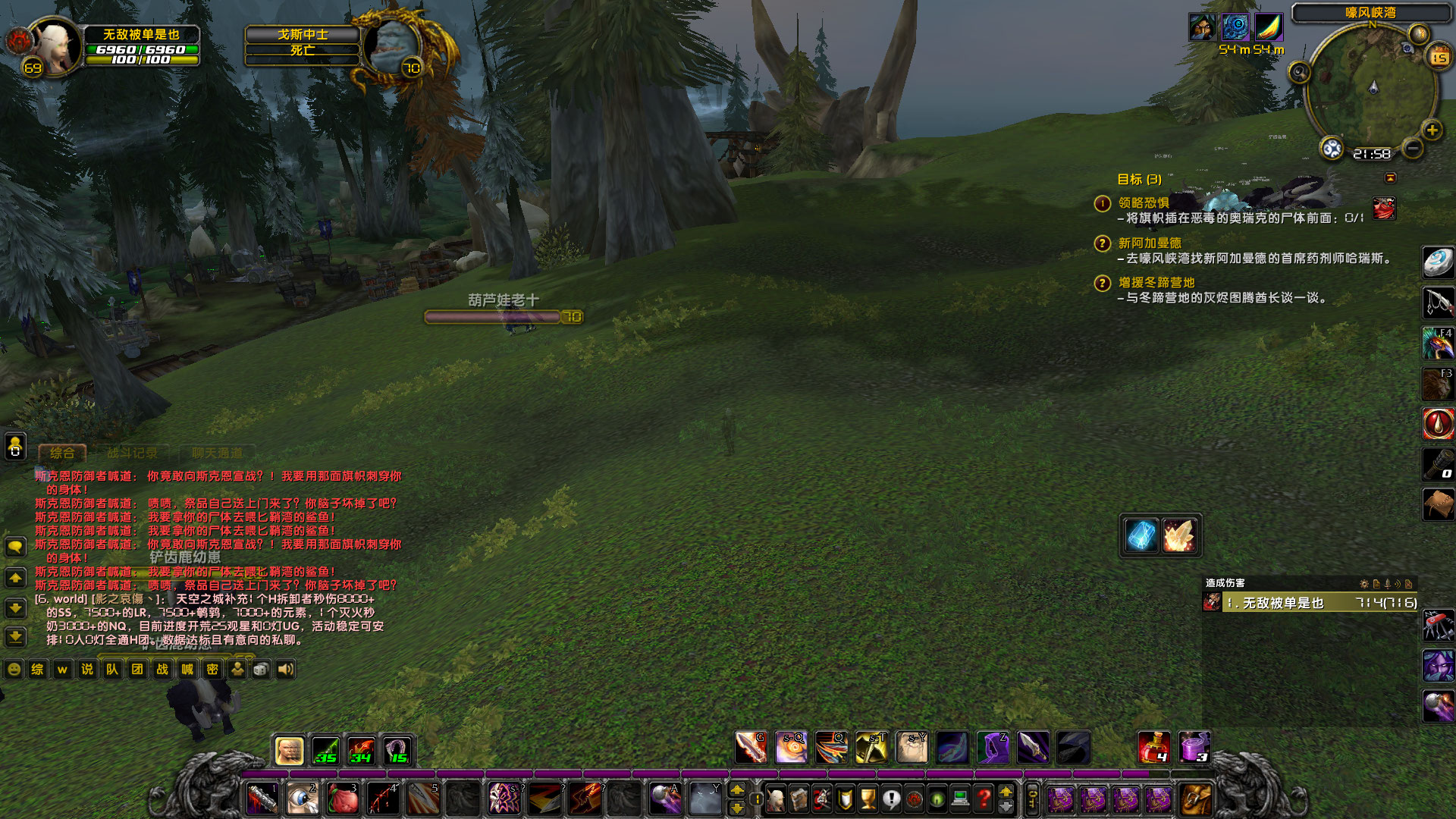Image resolution: width=1456 pixels, height=819 pixels.
Task: Click the red question mark help icon
Action: [x=983, y=799]
